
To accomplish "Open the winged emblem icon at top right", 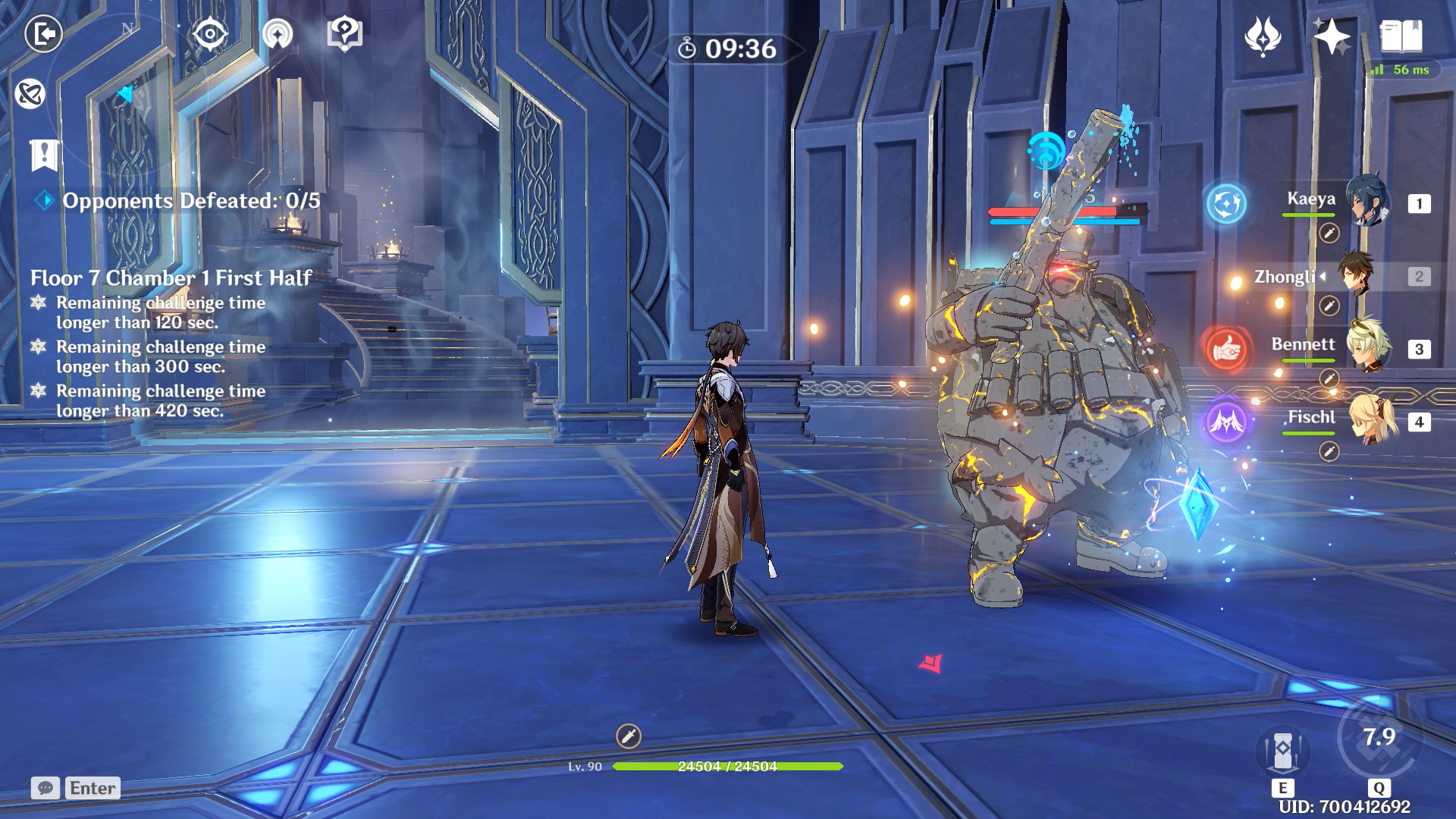I will (1263, 36).
